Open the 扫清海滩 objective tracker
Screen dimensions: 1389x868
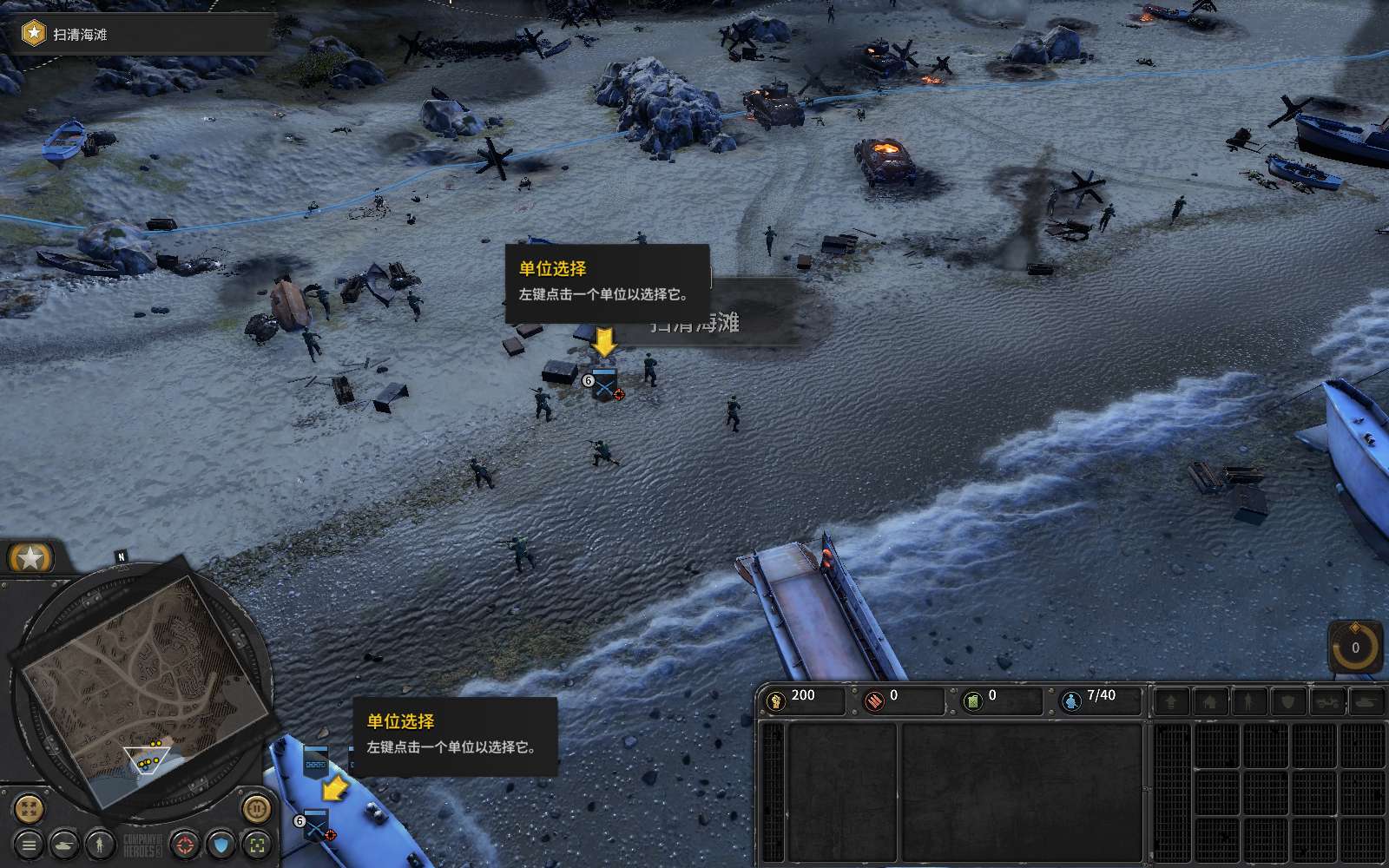click(80, 35)
